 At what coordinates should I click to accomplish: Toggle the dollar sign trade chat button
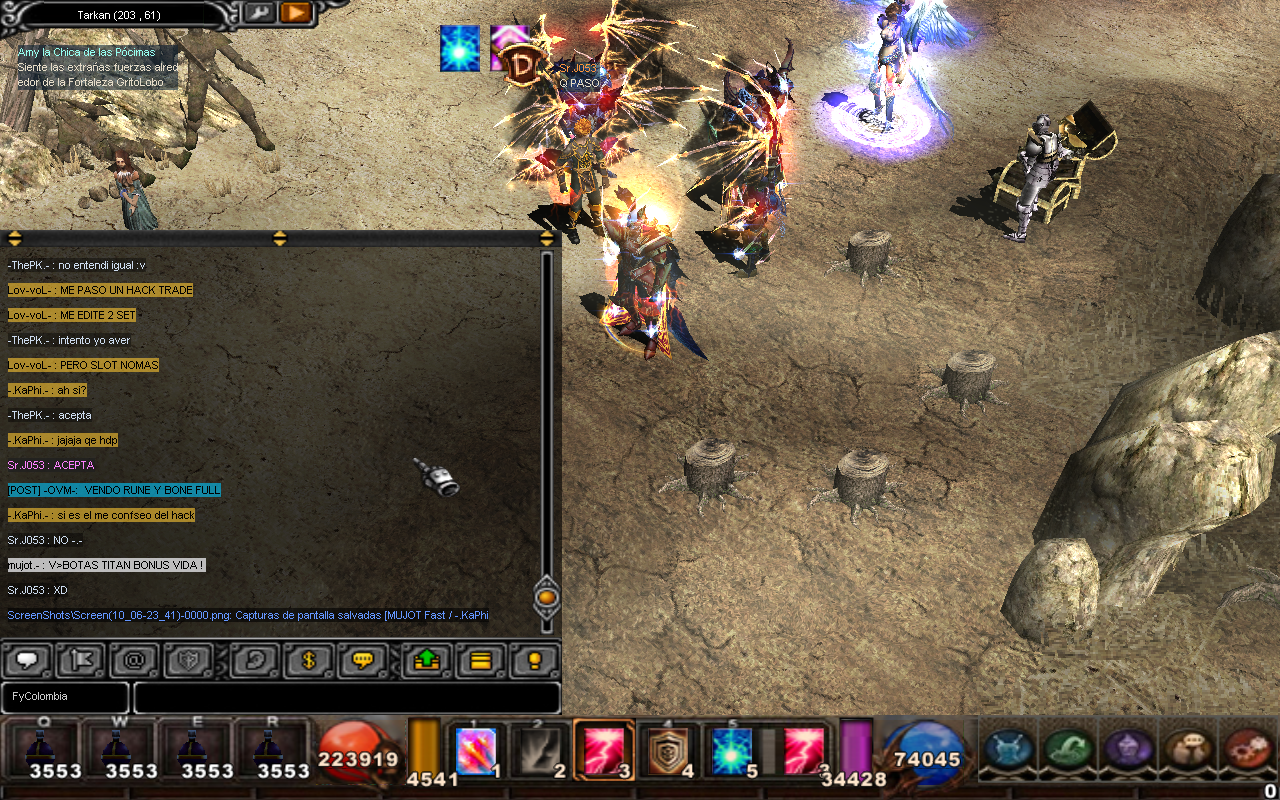[309, 660]
